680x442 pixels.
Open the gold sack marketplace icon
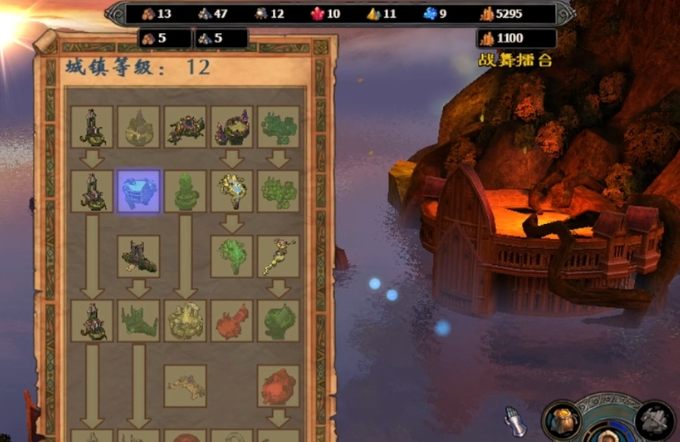point(561,419)
